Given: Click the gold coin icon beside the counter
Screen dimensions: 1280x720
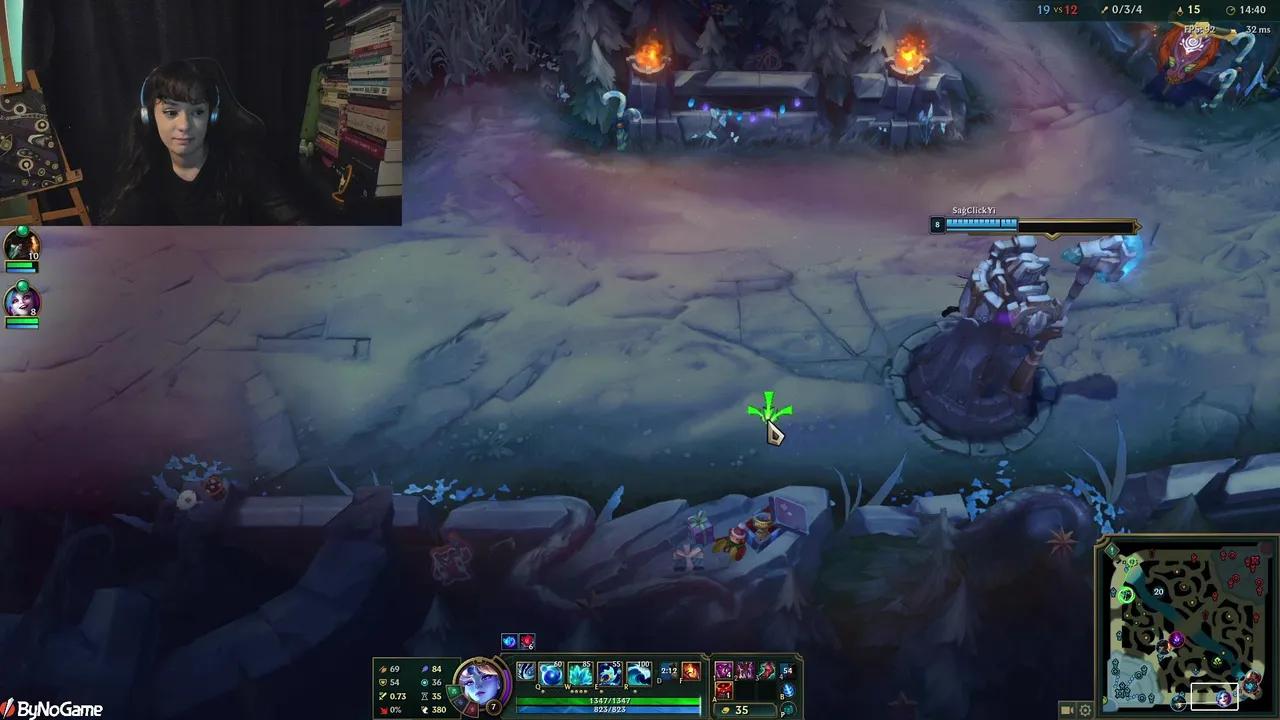Looking at the screenshot, I should pyautogui.click(x=726, y=709).
